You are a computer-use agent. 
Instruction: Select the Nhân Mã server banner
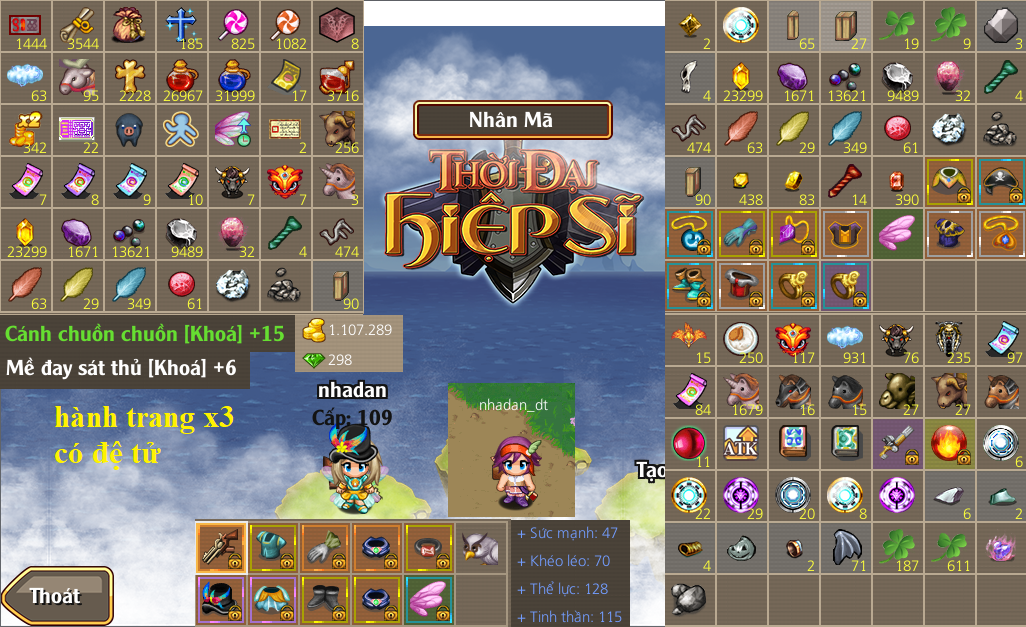[x=512, y=120]
